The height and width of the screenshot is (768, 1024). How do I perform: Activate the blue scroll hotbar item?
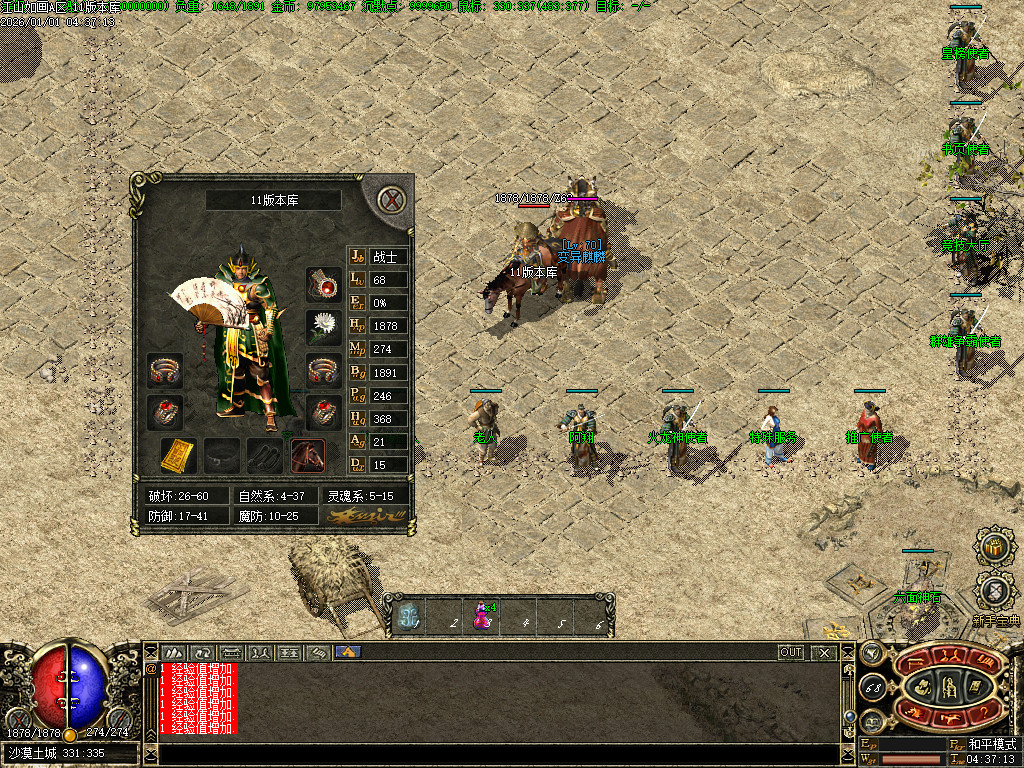pos(408,615)
